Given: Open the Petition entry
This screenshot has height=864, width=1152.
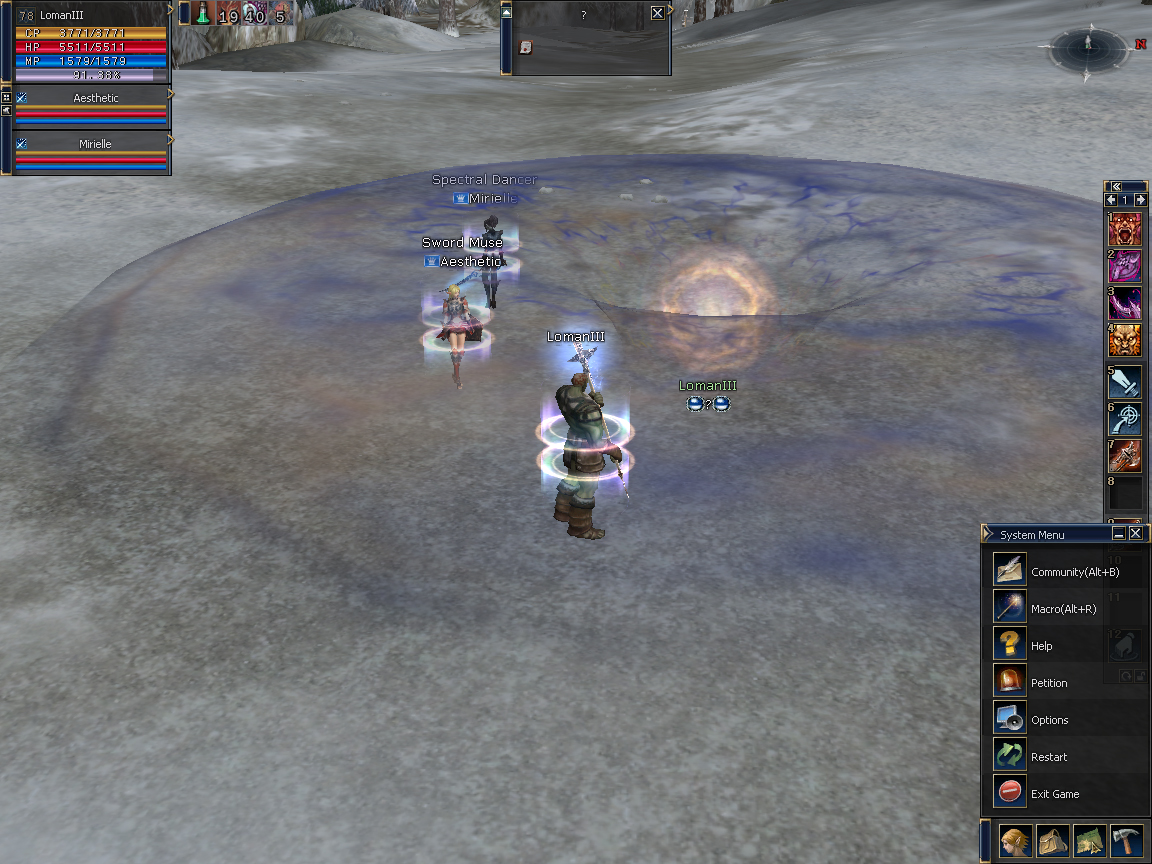Looking at the screenshot, I should (x=1010, y=682).
